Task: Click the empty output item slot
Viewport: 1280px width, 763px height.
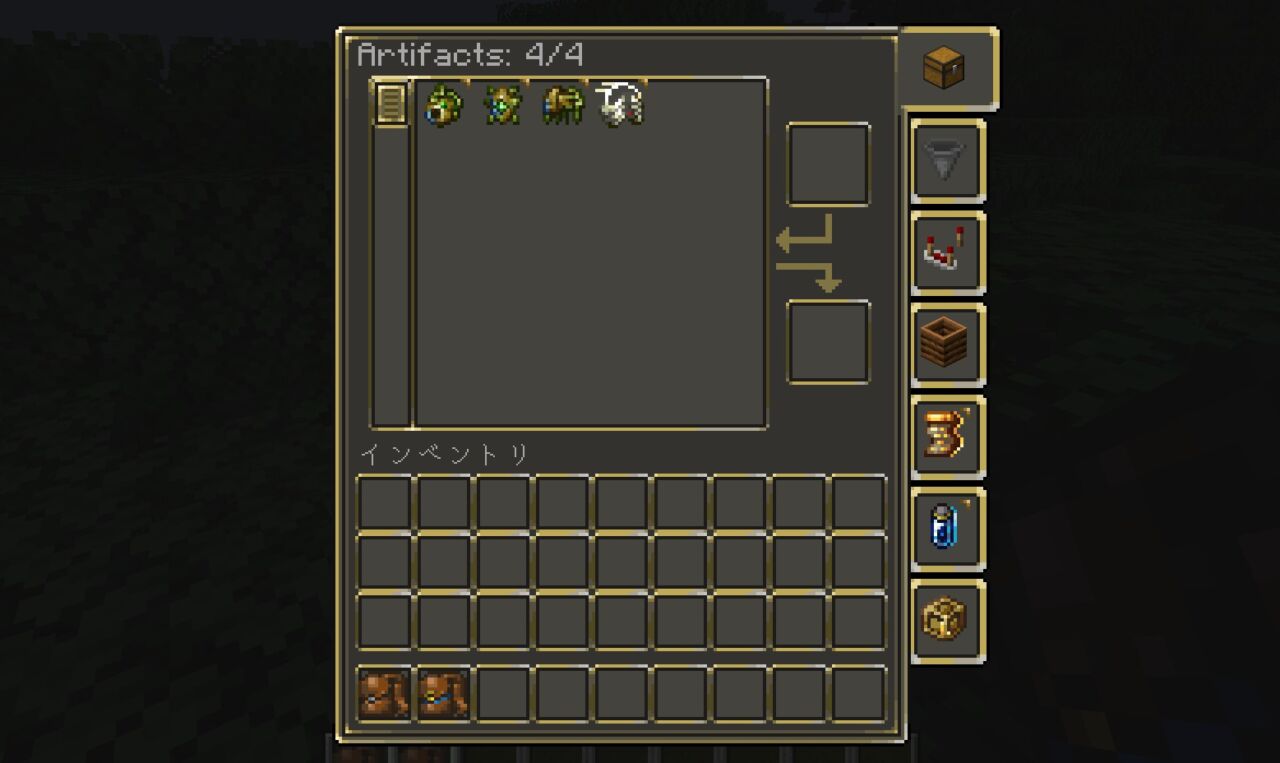Action: coord(828,338)
